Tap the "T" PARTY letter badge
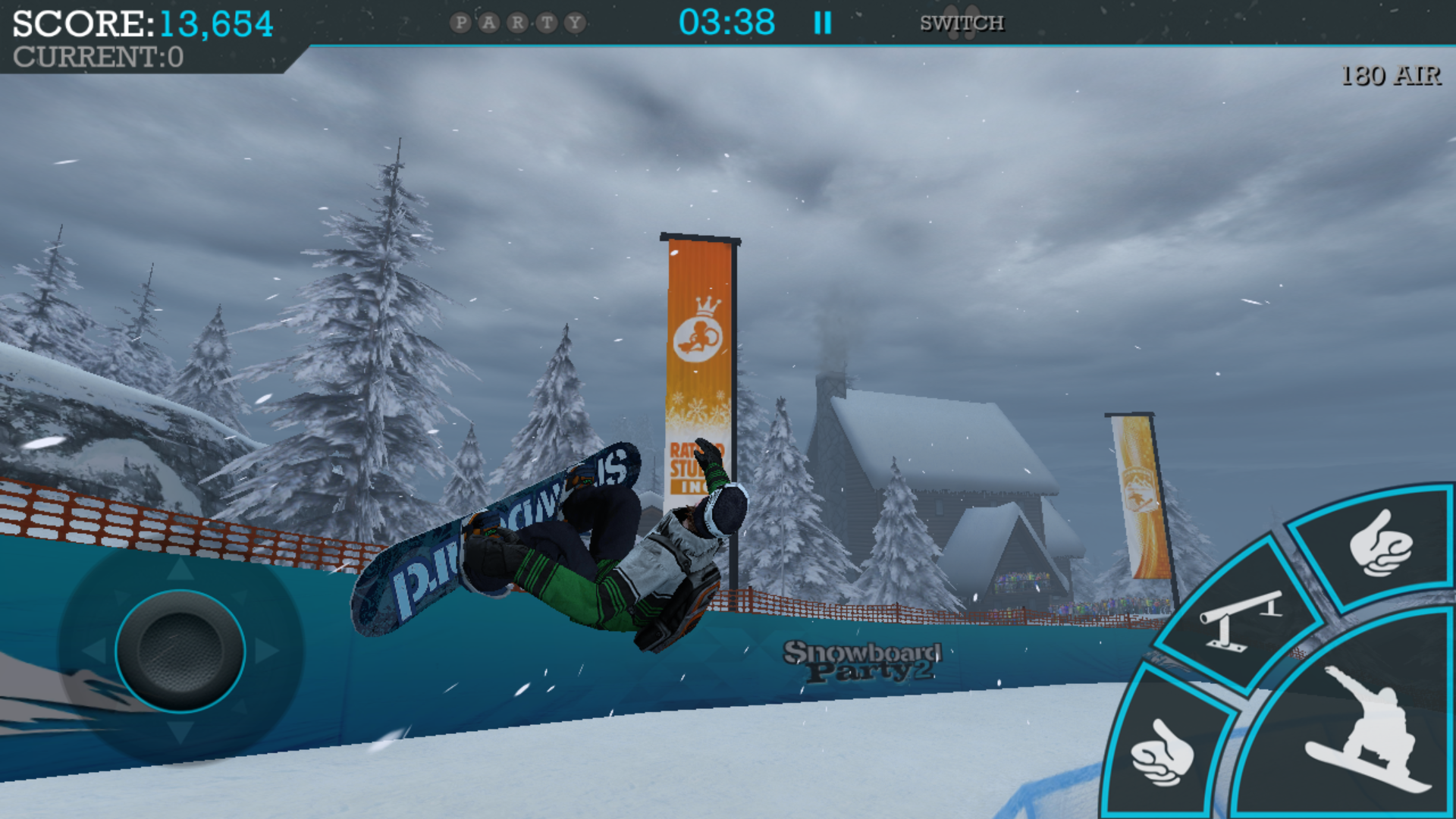 click(x=546, y=23)
